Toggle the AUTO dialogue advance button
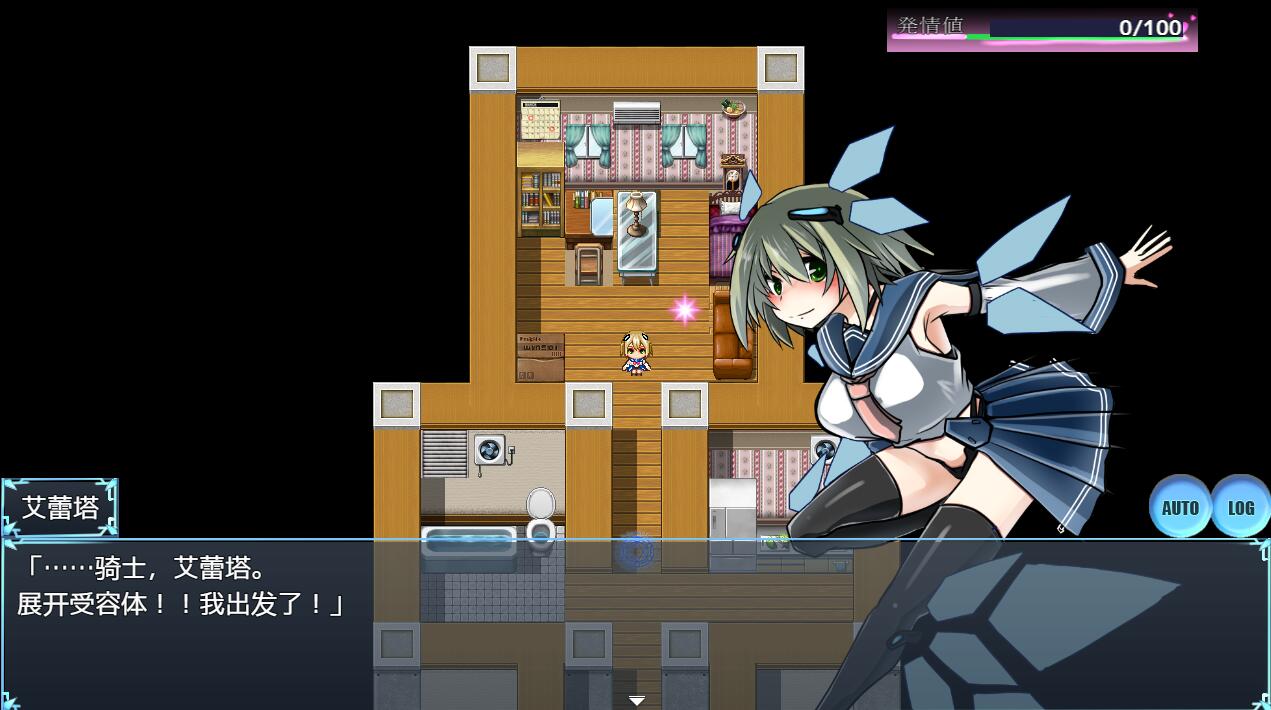Viewport: 1271px width, 710px height. (1179, 507)
